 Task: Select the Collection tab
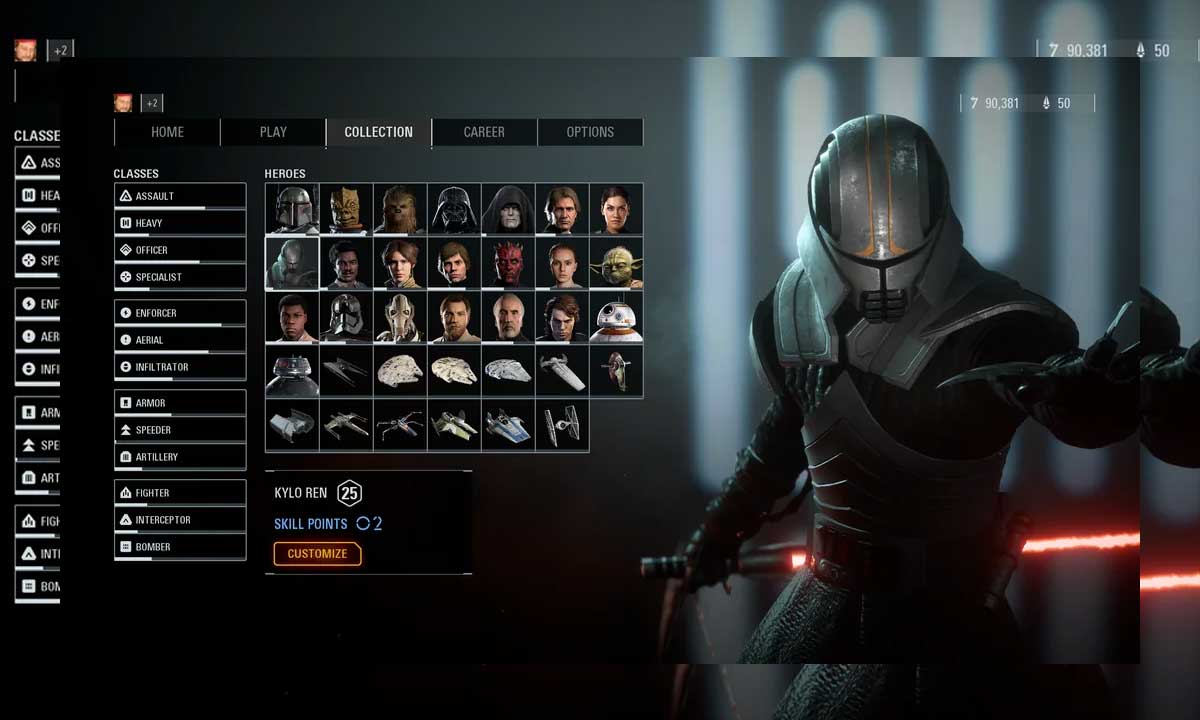(x=378, y=132)
